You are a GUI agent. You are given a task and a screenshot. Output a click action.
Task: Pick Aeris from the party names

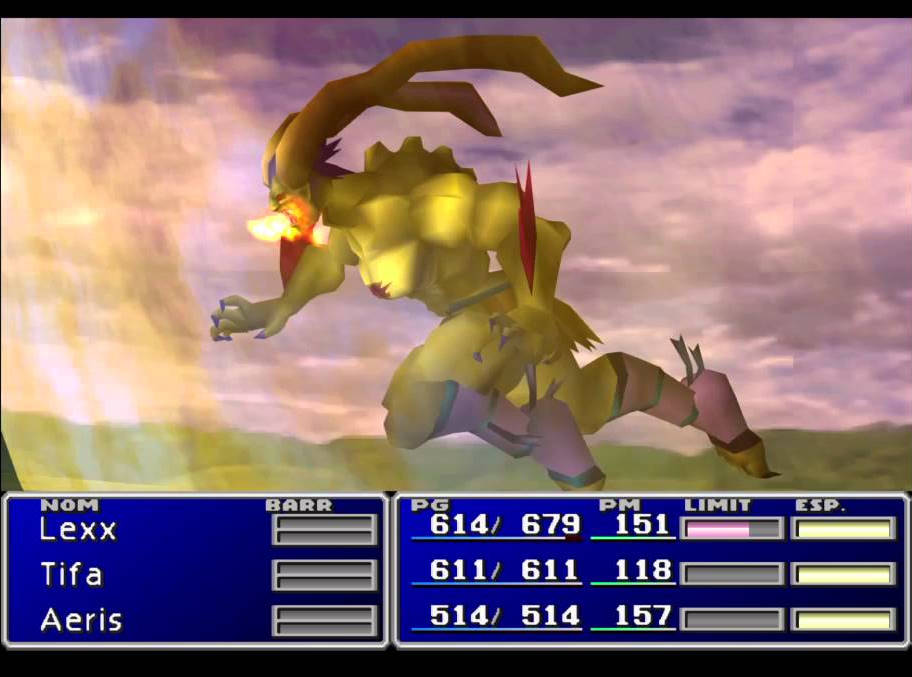pyautogui.click(x=81, y=620)
